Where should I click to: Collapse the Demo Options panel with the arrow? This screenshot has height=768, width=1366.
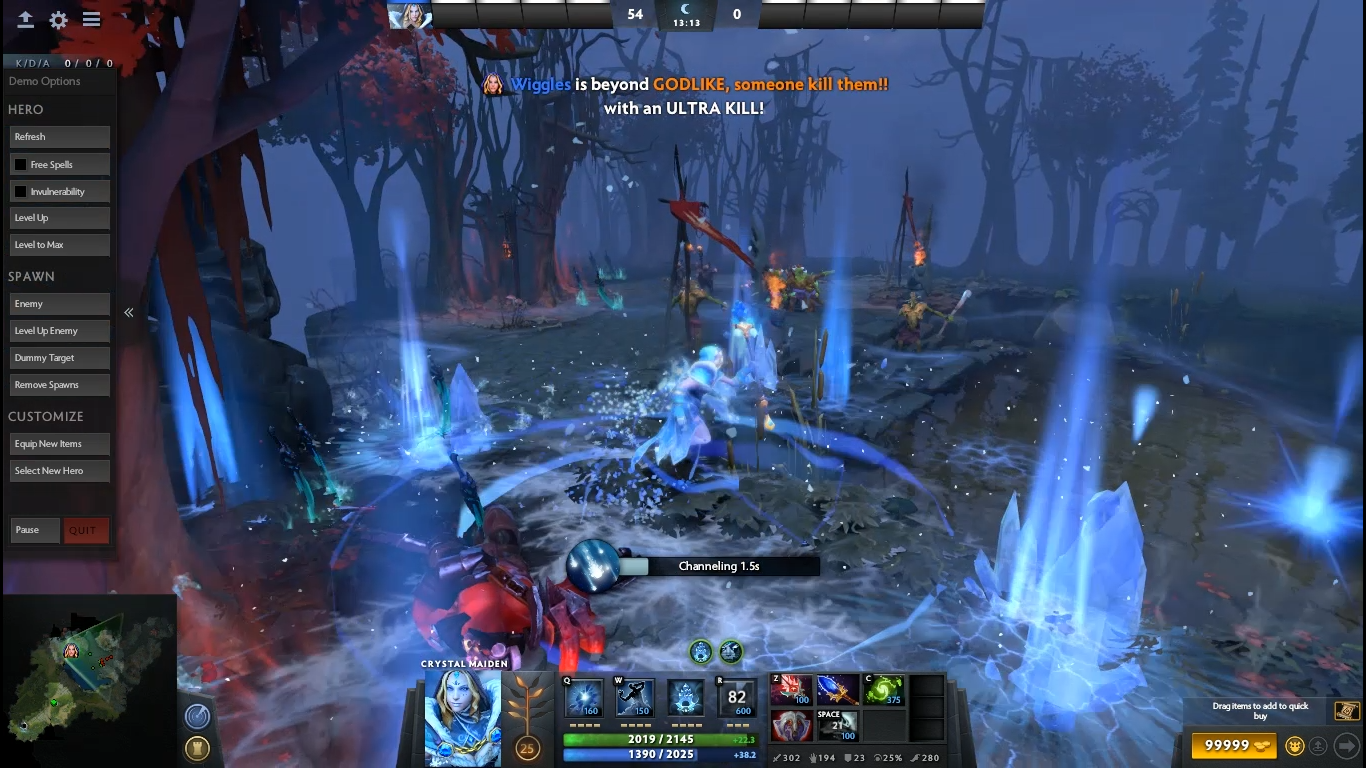tap(129, 313)
